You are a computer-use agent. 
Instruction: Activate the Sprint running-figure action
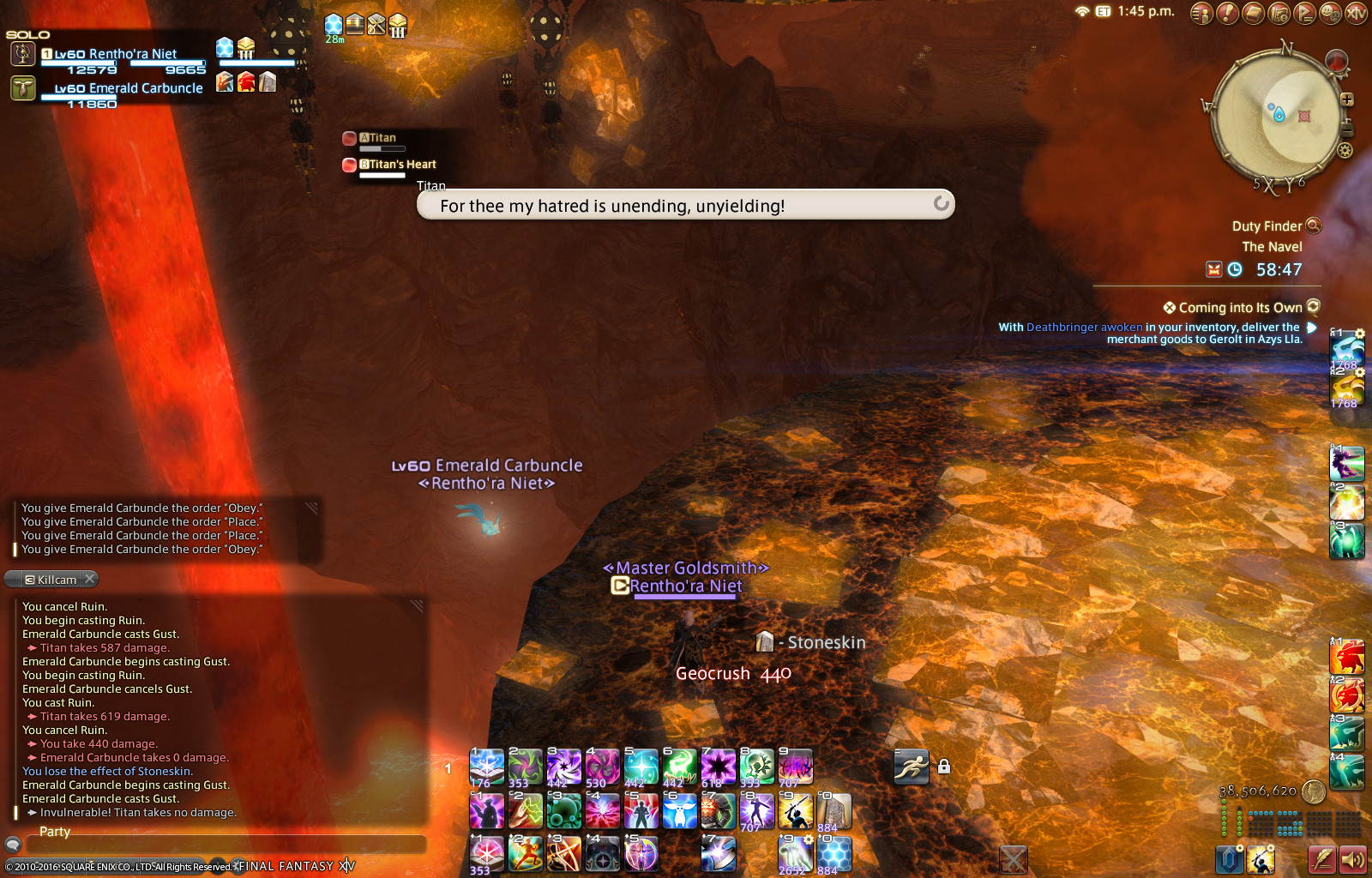[911, 767]
